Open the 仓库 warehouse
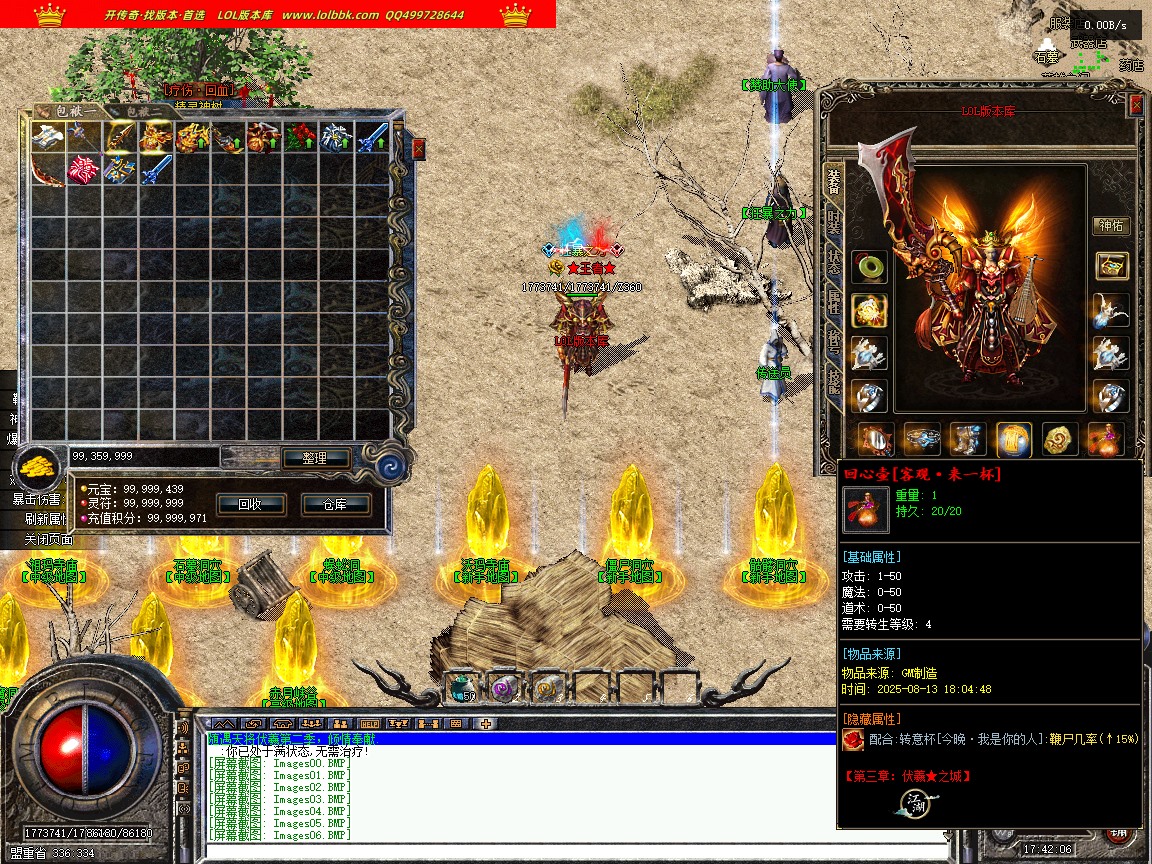Image resolution: width=1152 pixels, height=864 pixels. (335, 504)
